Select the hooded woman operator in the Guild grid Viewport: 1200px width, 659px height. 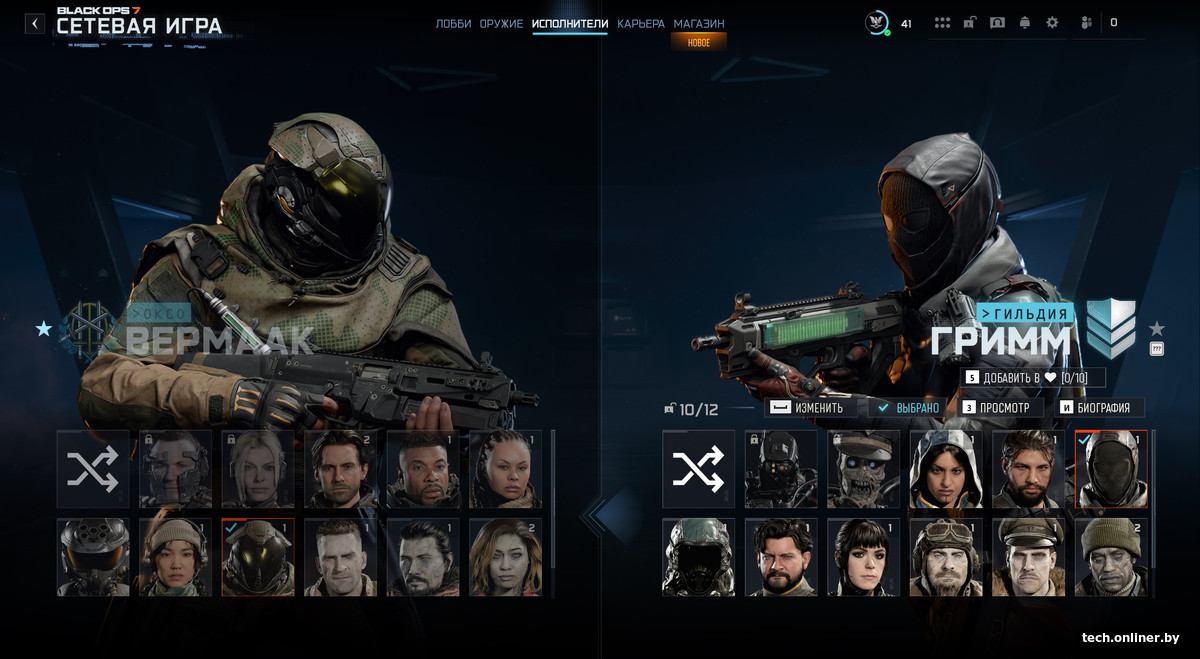946,469
